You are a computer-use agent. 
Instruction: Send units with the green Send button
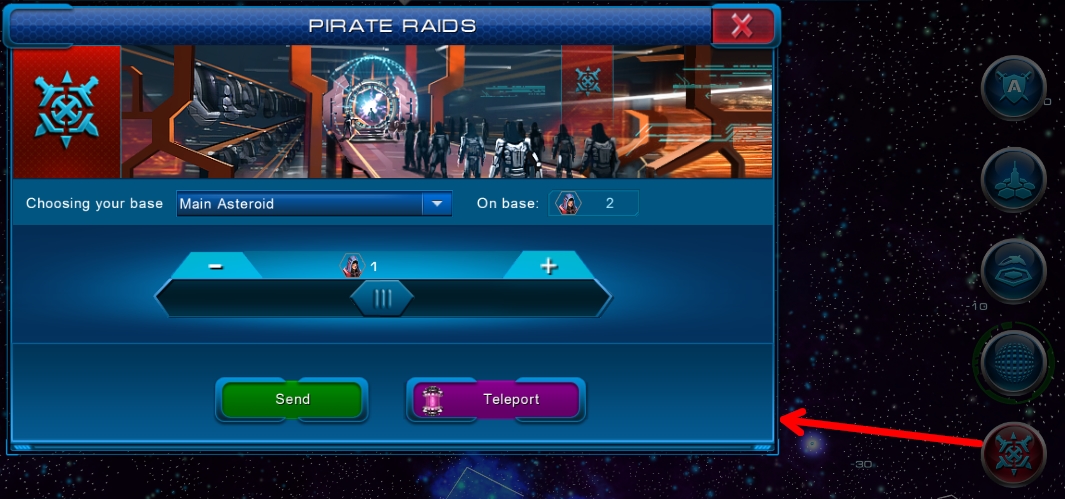pos(292,399)
